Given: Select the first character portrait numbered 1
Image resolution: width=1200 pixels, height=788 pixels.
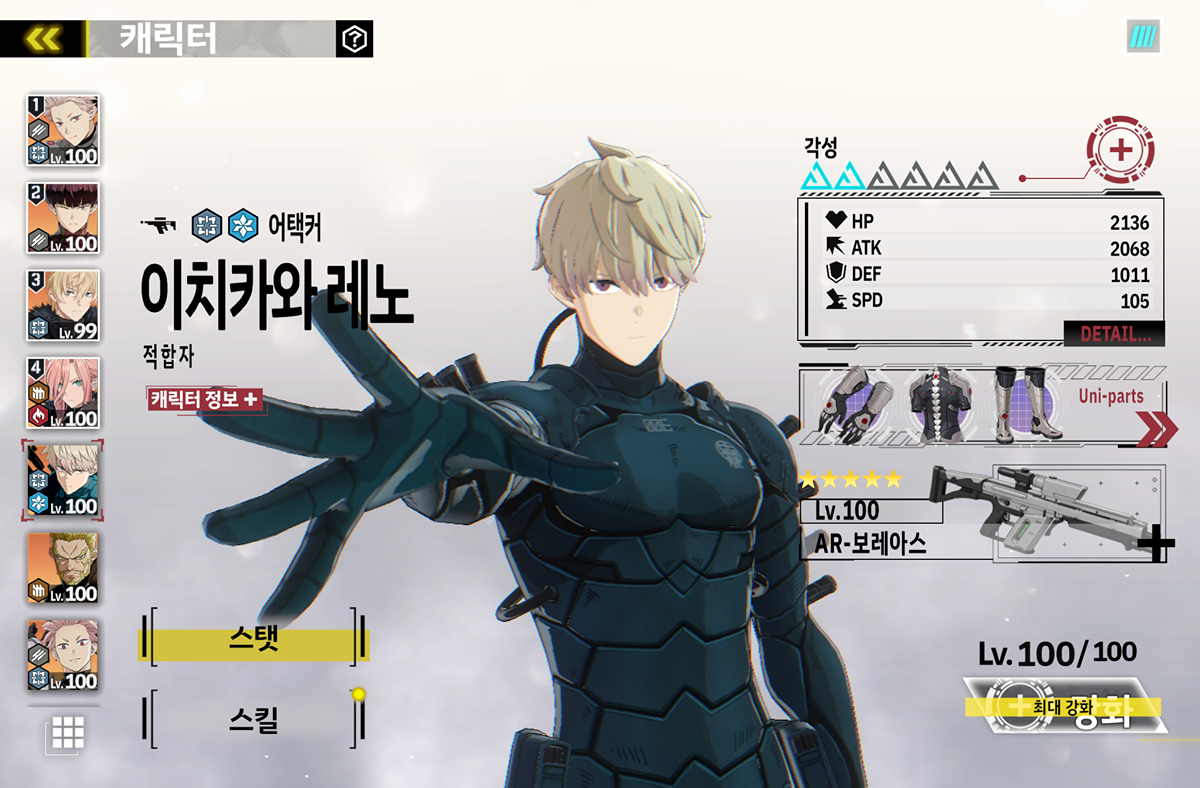Looking at the screenshot, I should pyautogui.click(x=63, y=130).
